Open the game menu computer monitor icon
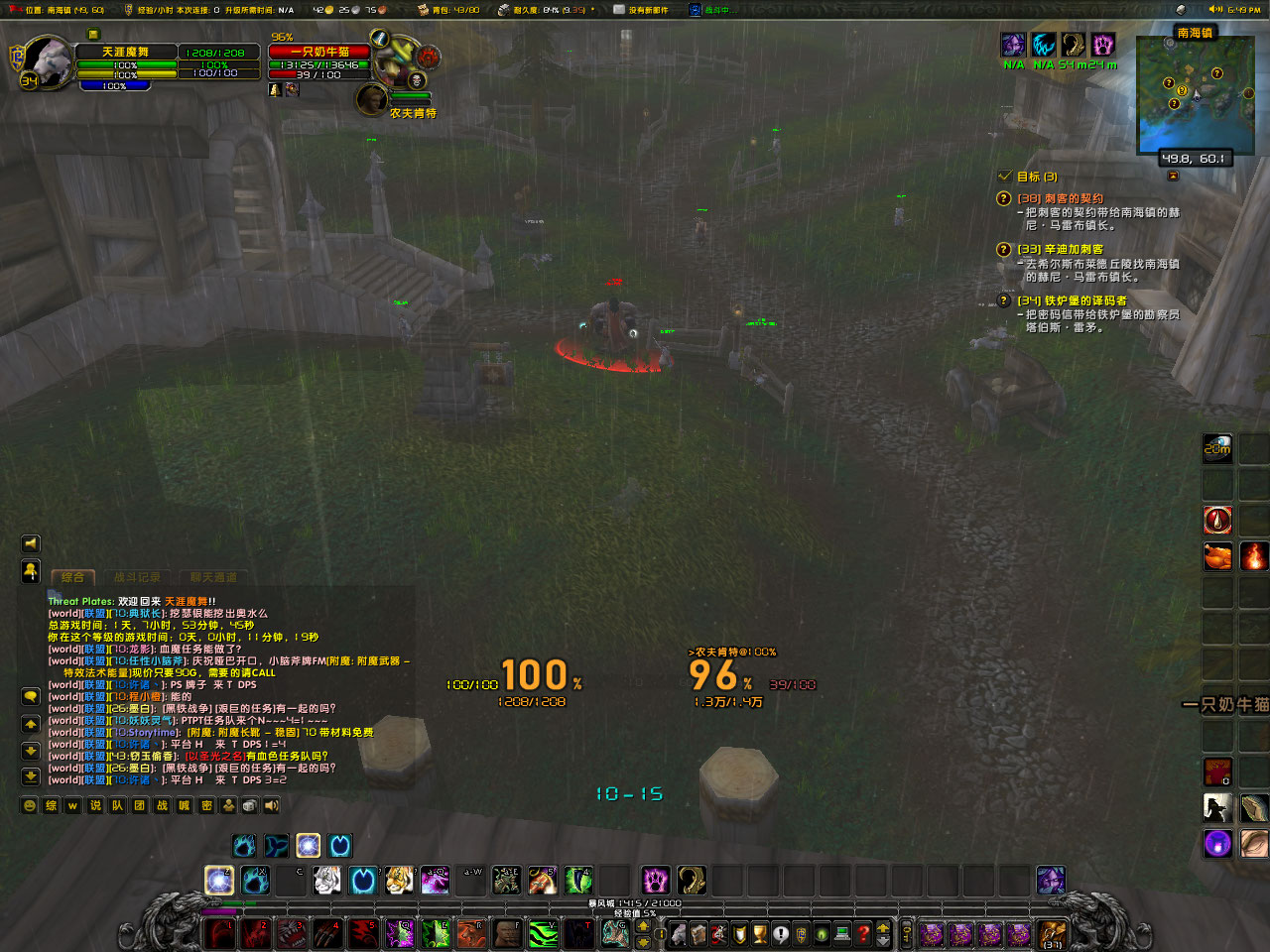Screen dimensions: 1270x952 tap(843, 934)
